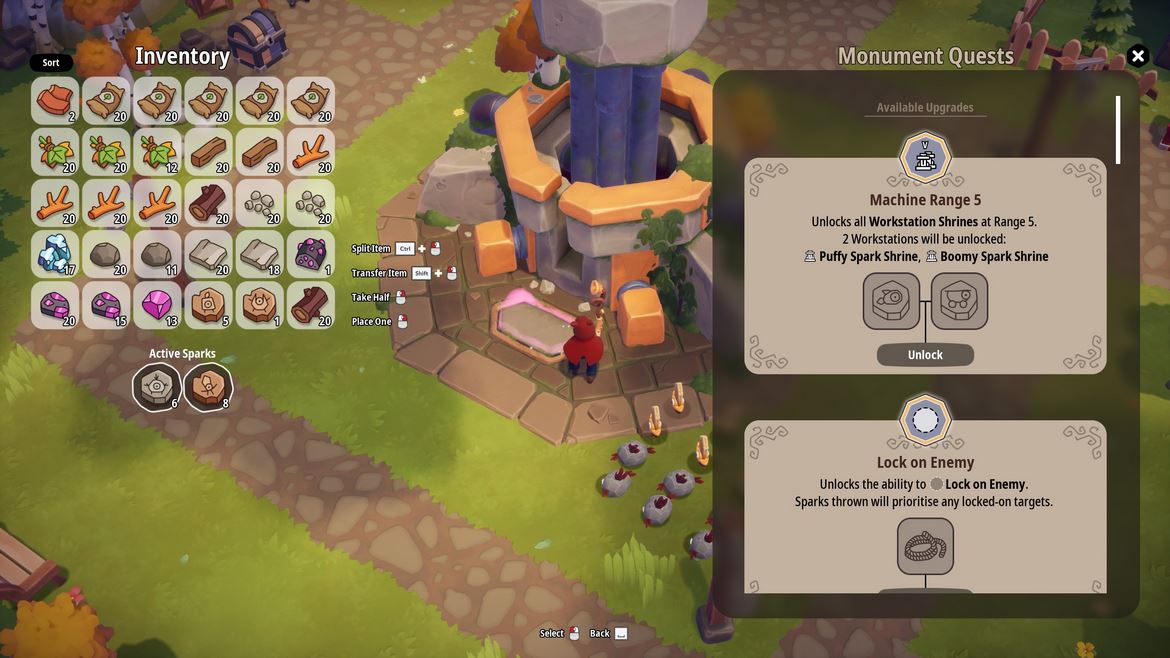
Task: Select the blue ice crystal stack
Action: click(x=55, y=254)
